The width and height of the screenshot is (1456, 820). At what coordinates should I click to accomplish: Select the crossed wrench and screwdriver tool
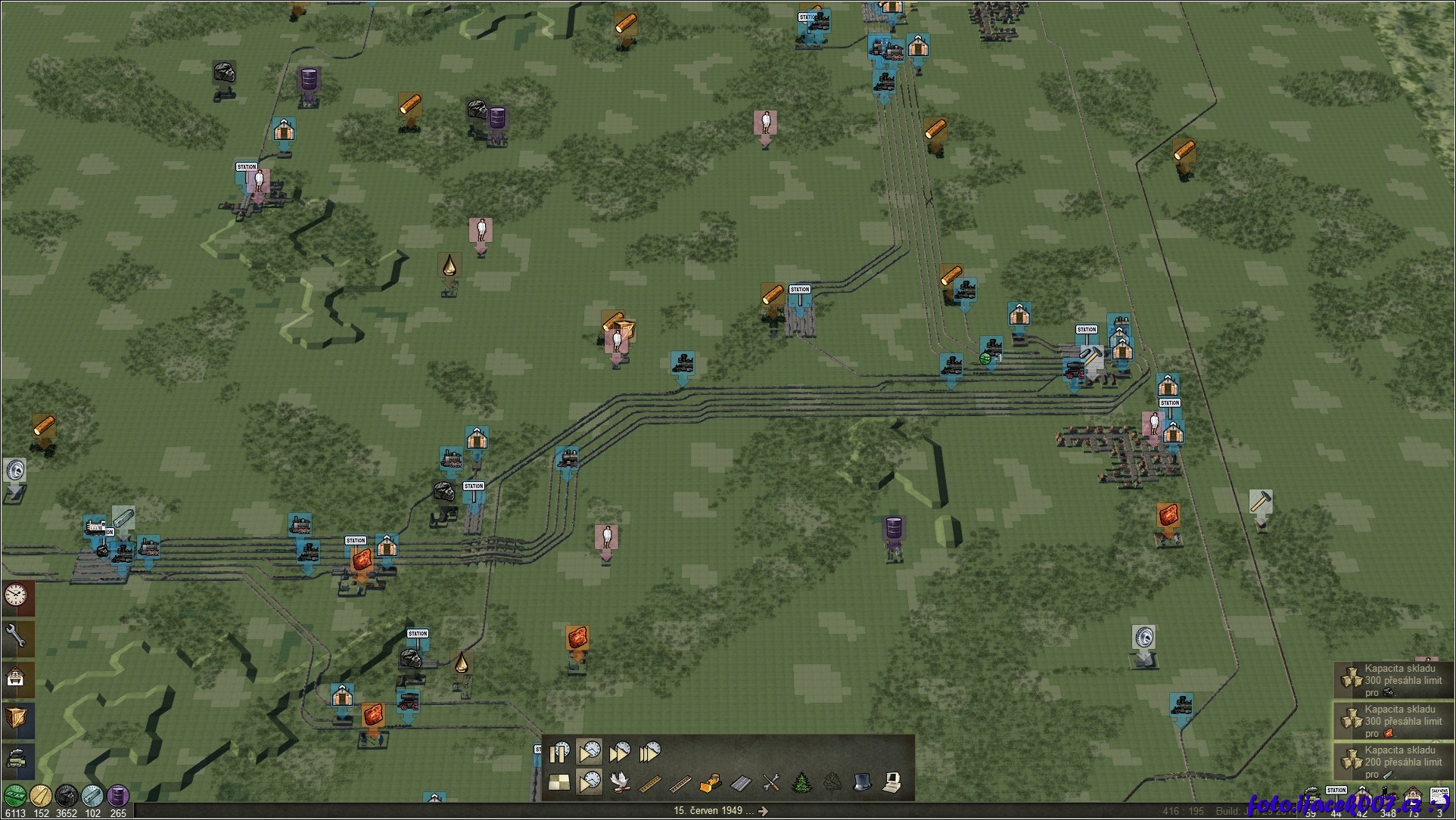[x=771, y=783]
